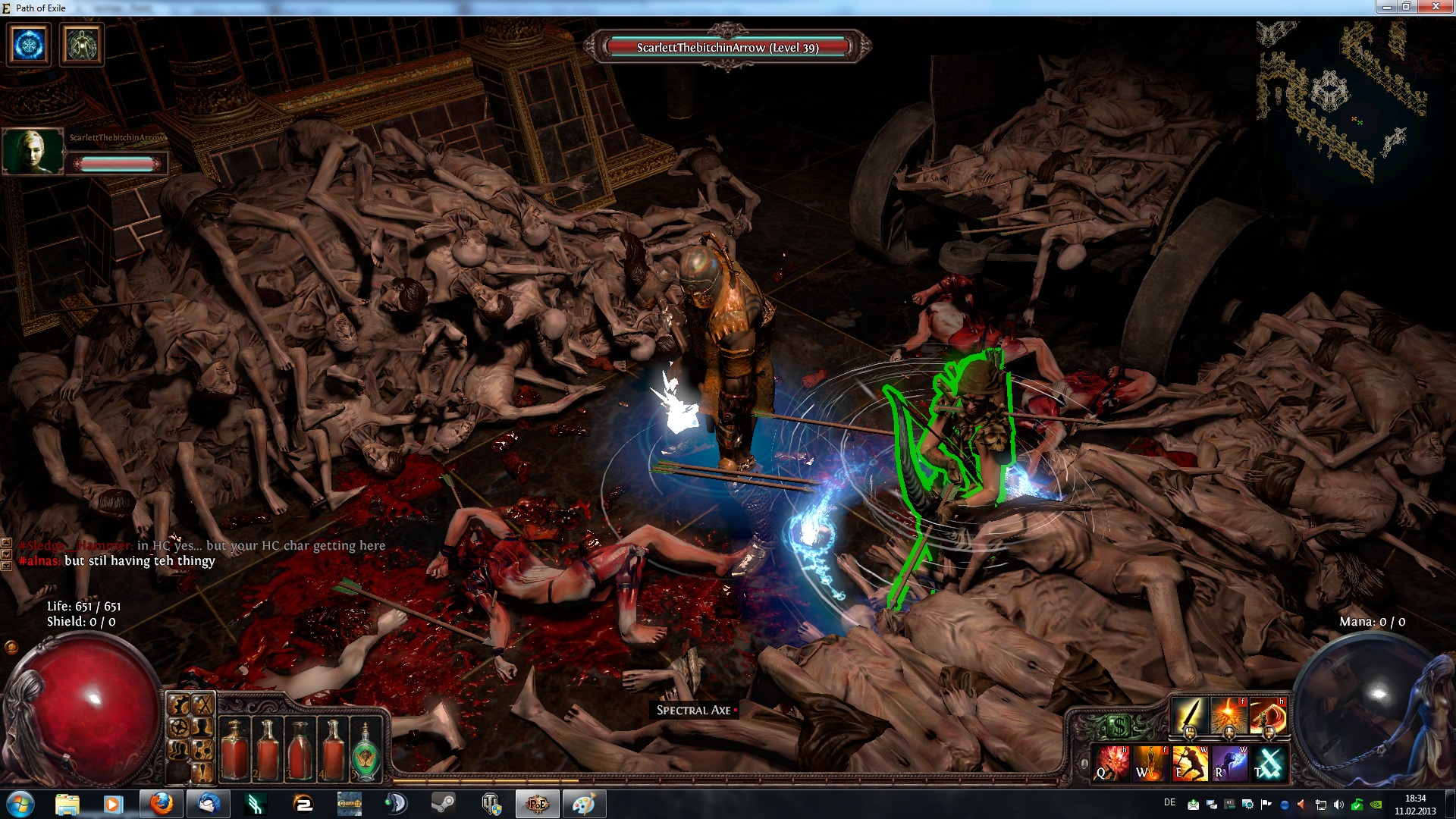This screenshot has height=819, width=1456.
Task: Select party member ScarlettThebitchinArrow's portrait
Action: pyautogui.click(x=33, y=151)
